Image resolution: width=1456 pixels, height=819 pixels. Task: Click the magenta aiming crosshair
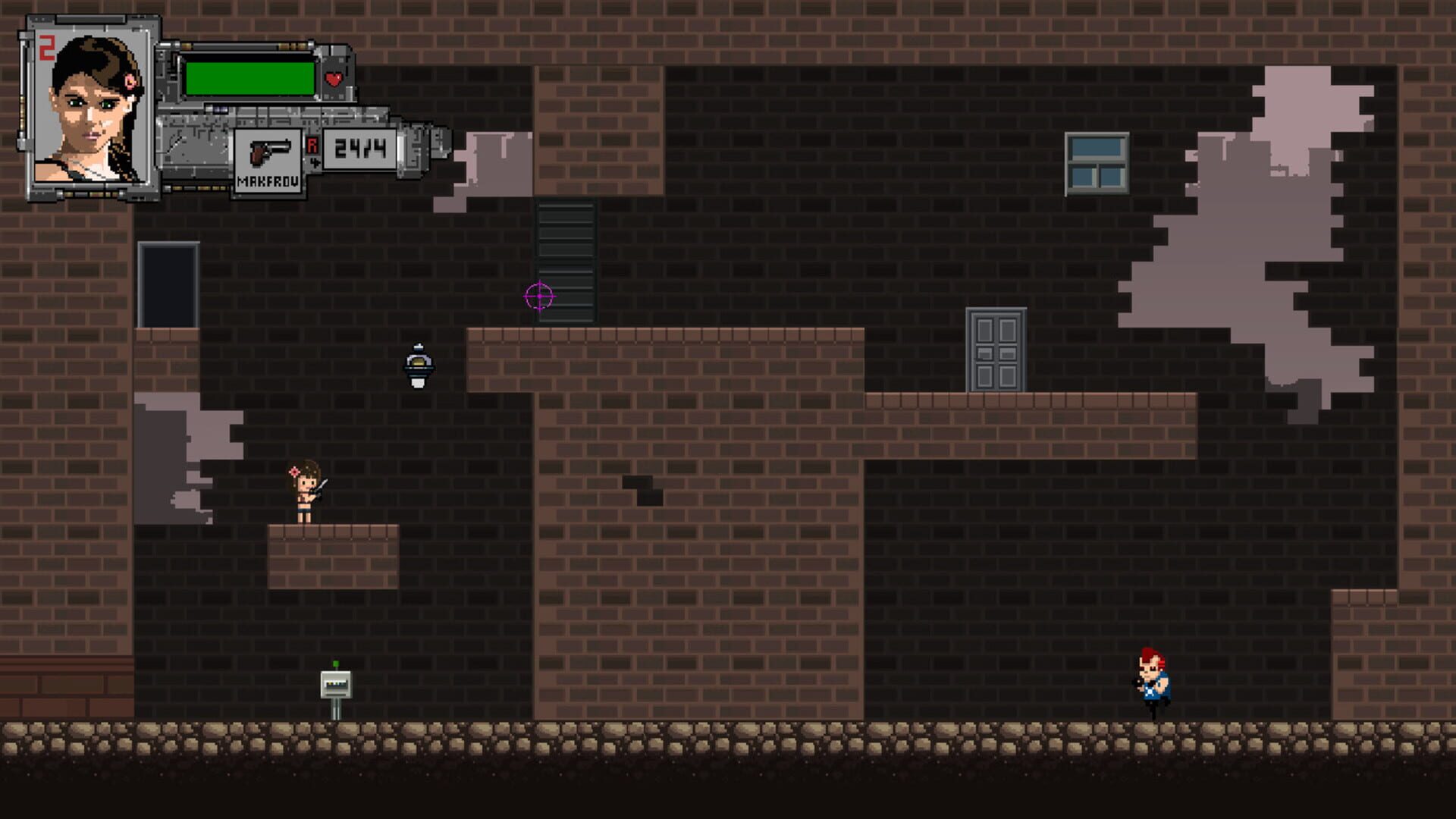click(x=538, y=297)
